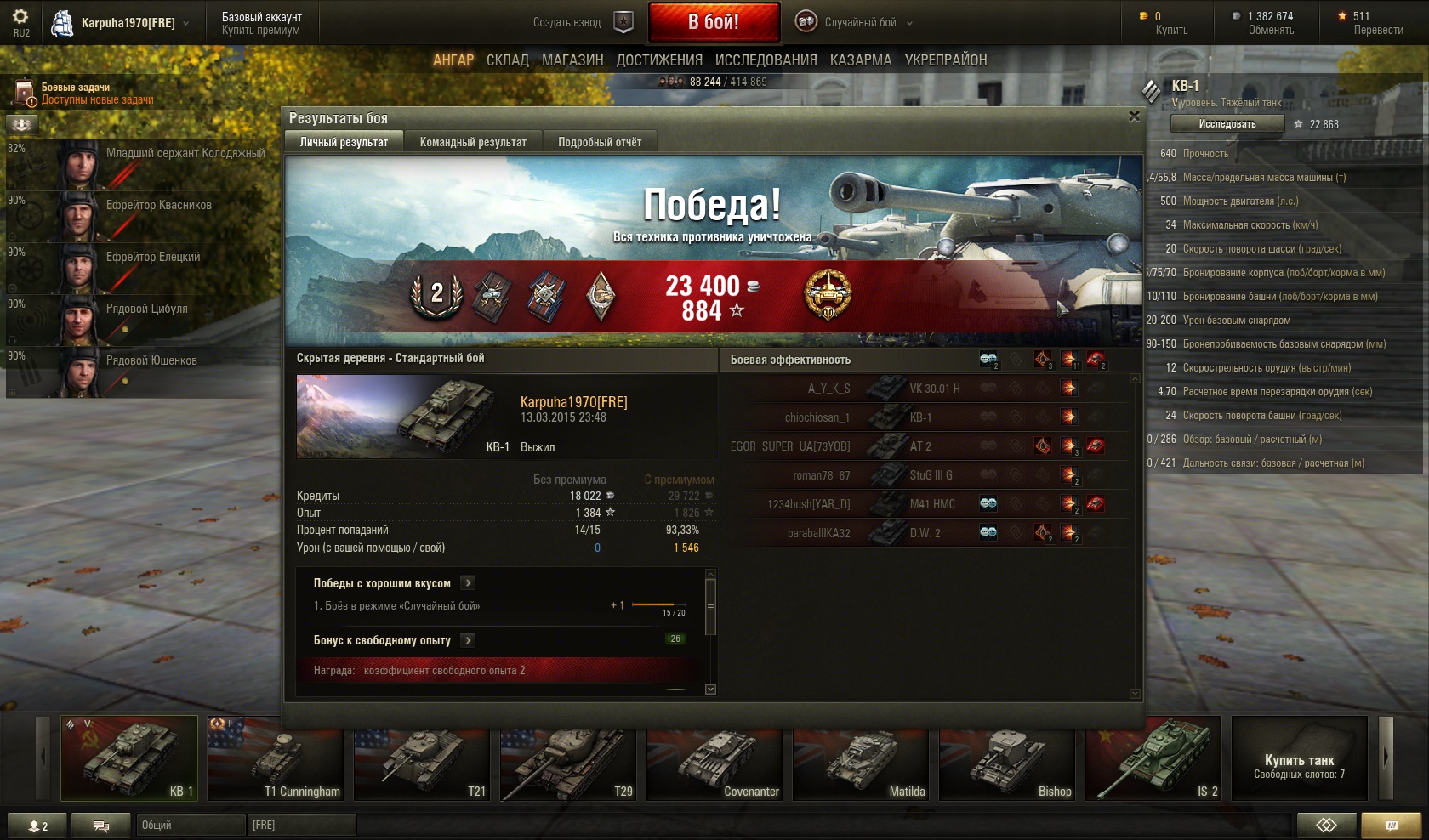The width and height of the screenshot is (1429, 840).
Task: Open the ИССЛЕДОВАНИЯ tech tree menu
Action: click(x=766, y=60)
